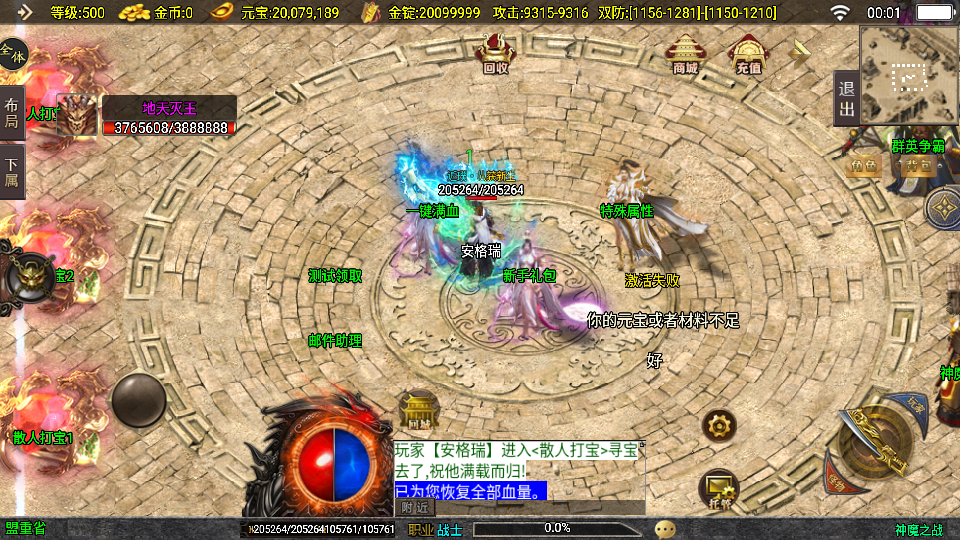Open the 商城 shop
The image size is (960, 540).
click(x=686, y=54)
